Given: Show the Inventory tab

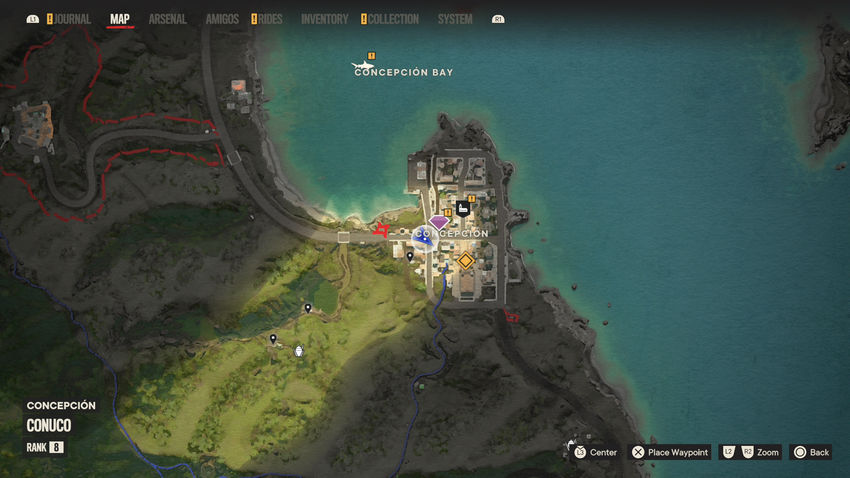Looking at the screenshot, I should [x=324, y=19].
